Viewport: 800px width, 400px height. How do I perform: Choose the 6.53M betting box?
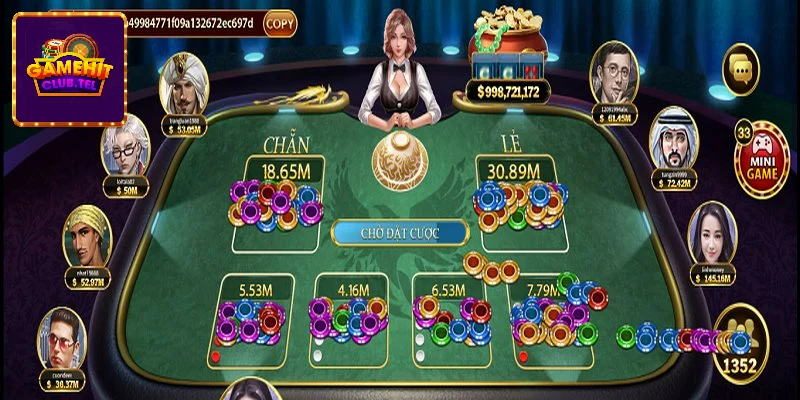pyautogui.click(x=450, y=315)
